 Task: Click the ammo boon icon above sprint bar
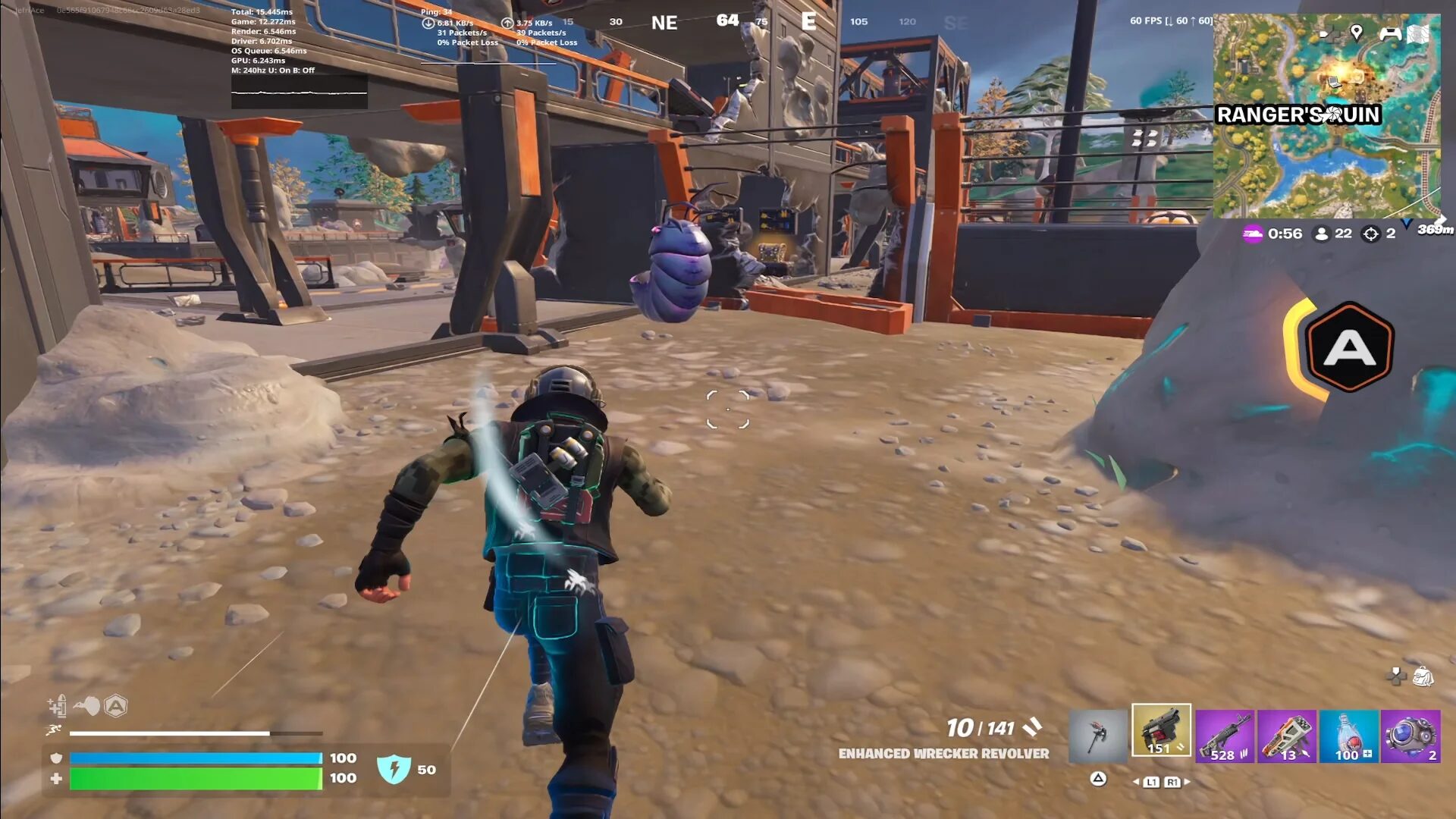(58, 707)
